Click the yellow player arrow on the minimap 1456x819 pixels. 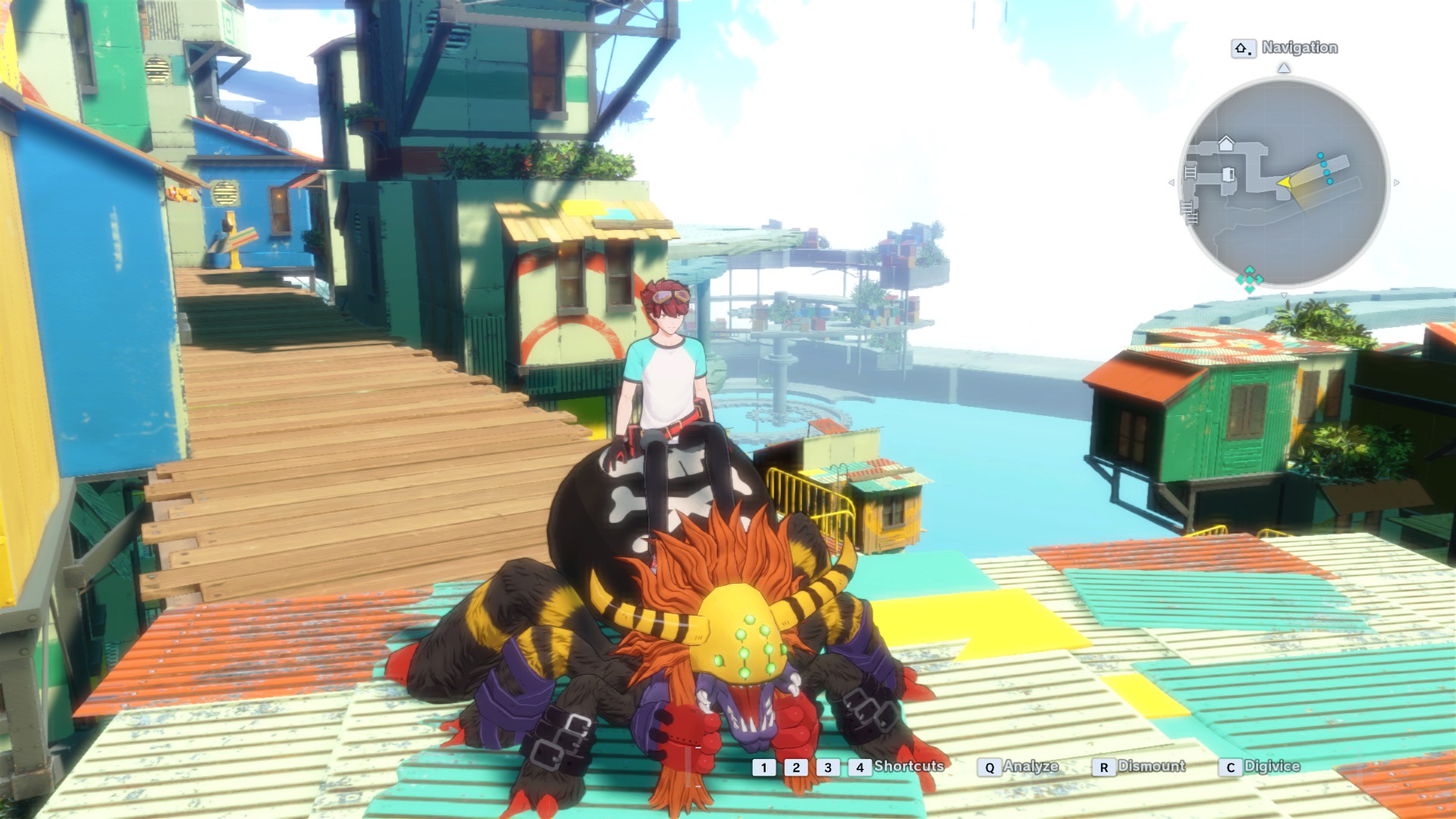[1284, 182]
